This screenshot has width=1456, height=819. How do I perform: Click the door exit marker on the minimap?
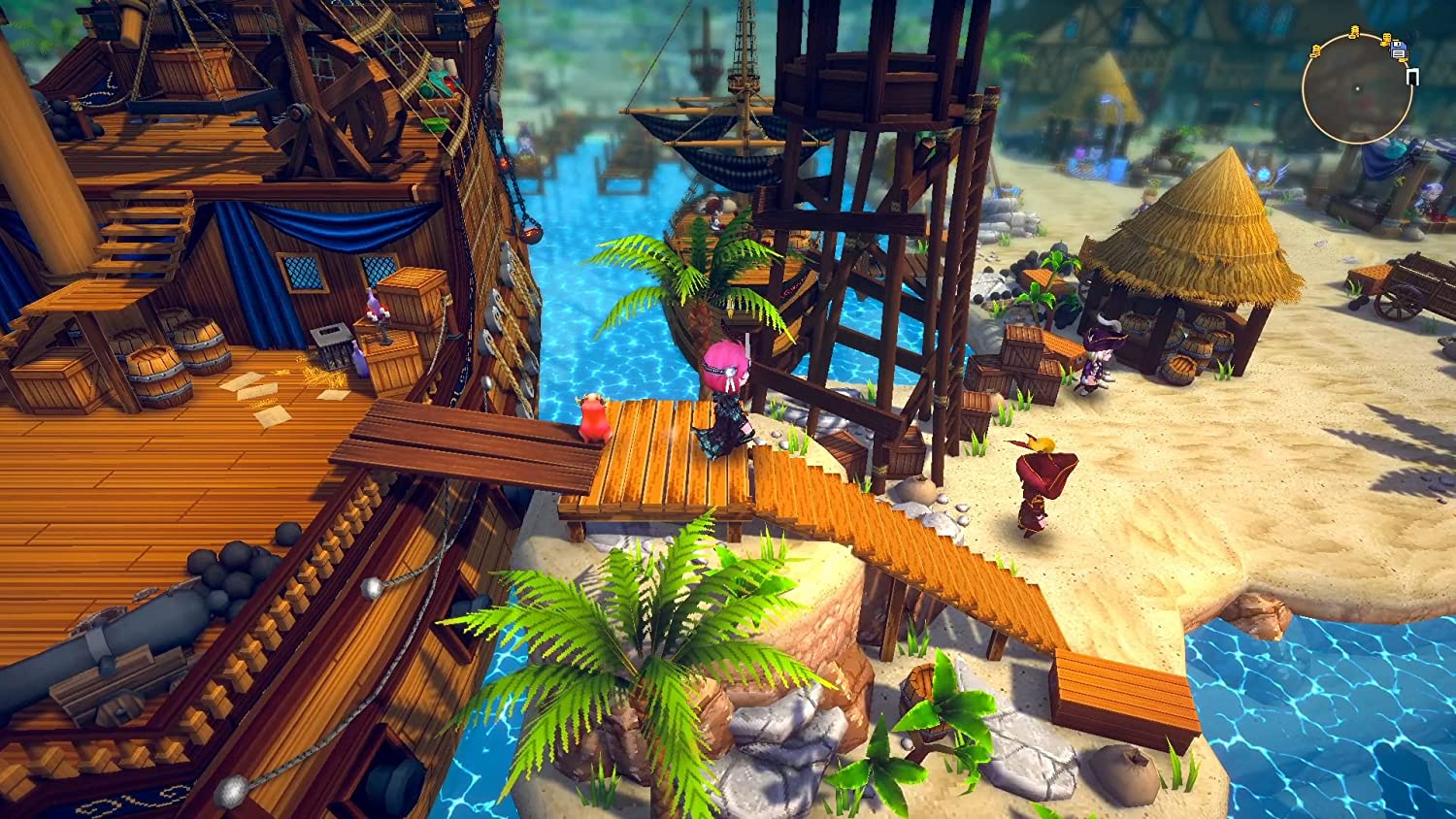pyautogui.click(x=1413, y=76)
